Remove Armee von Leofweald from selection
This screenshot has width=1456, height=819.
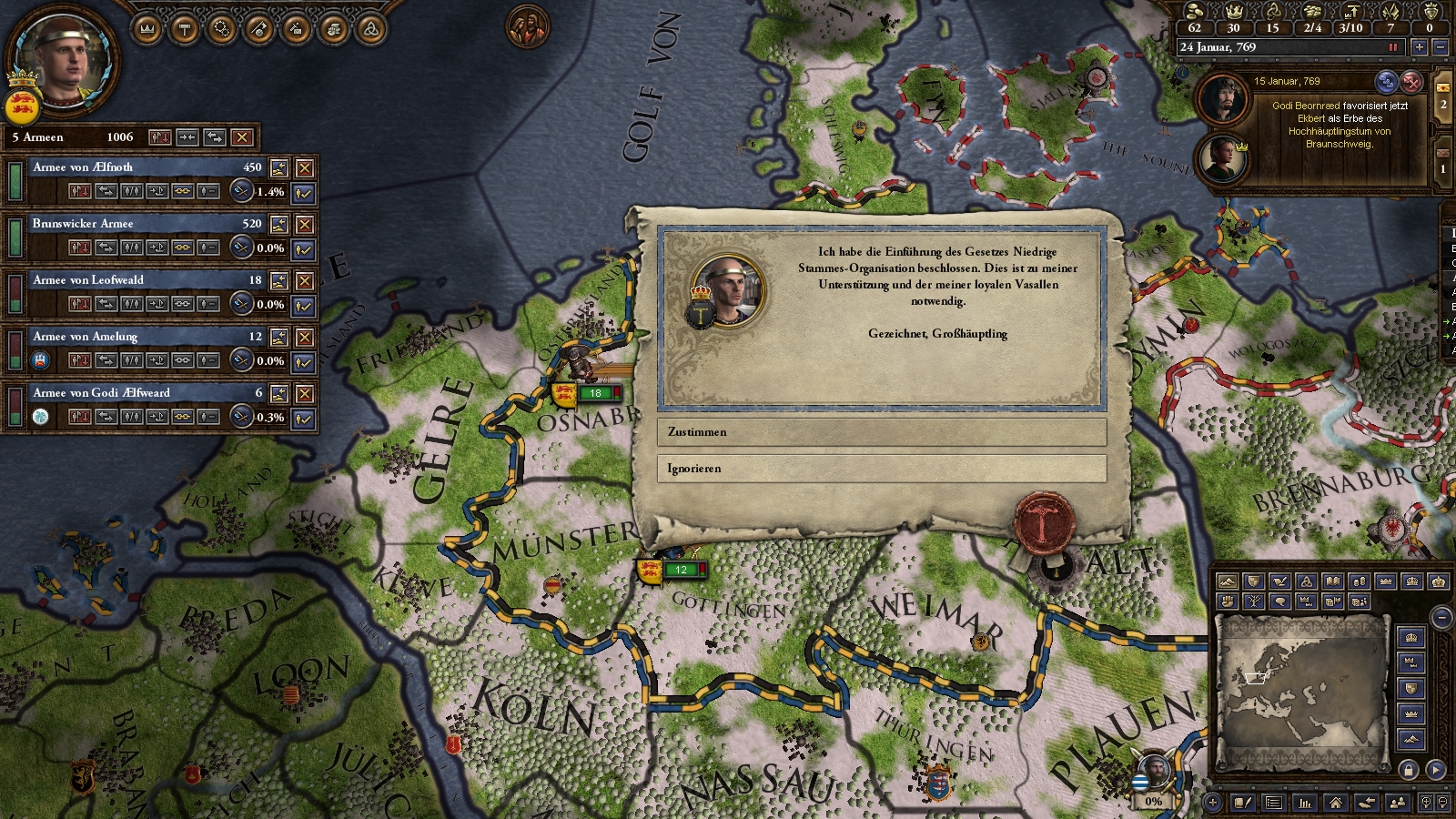pyautogui.click(x=305, y=280)
